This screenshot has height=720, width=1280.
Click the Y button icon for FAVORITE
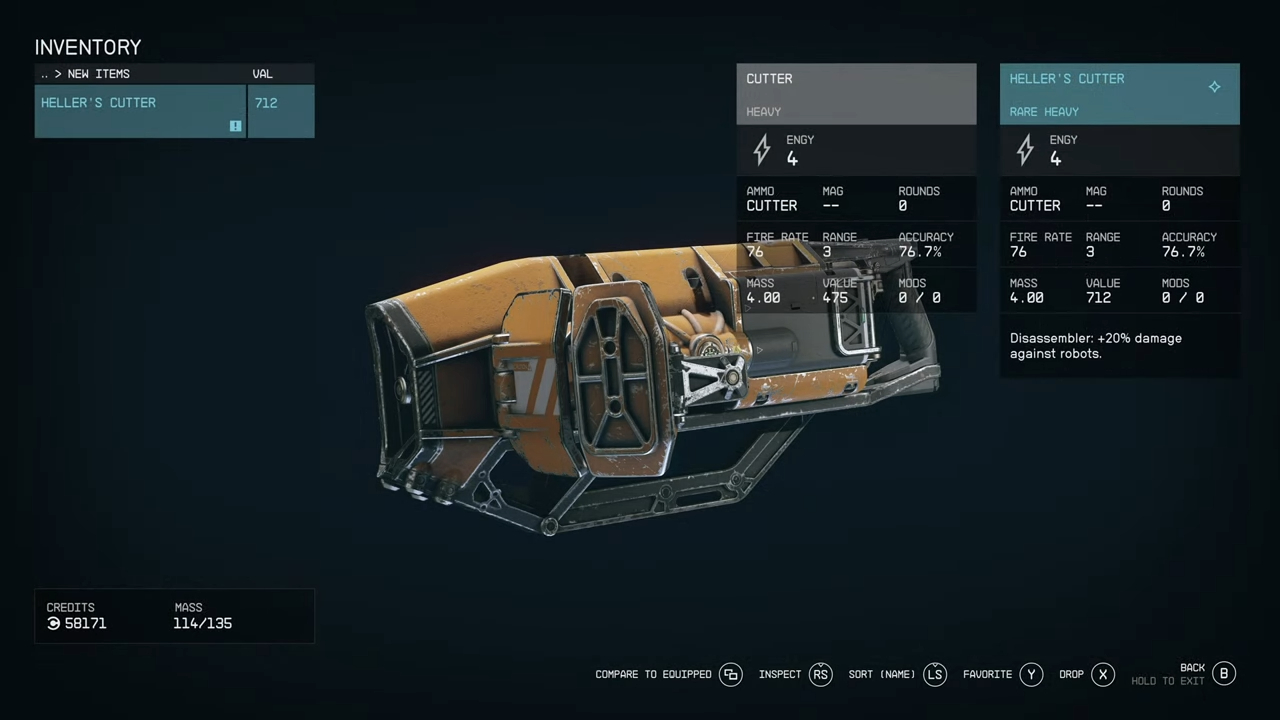pos(1031,674)
